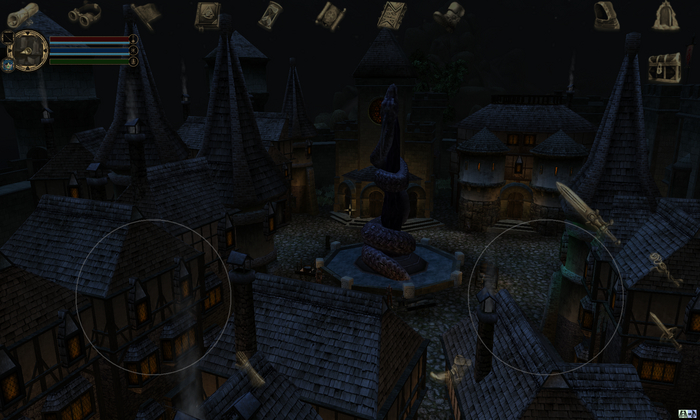Tap the blue round emblem badge
700x420 pixels.
tap(8, 65)
